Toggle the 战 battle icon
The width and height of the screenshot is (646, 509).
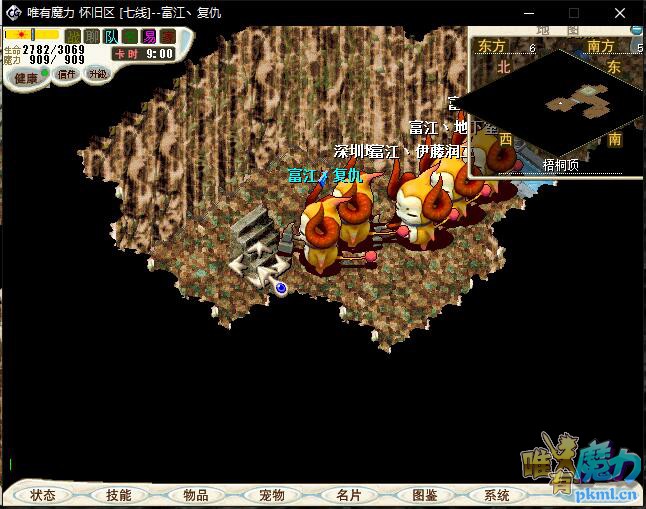click(73, 36)
